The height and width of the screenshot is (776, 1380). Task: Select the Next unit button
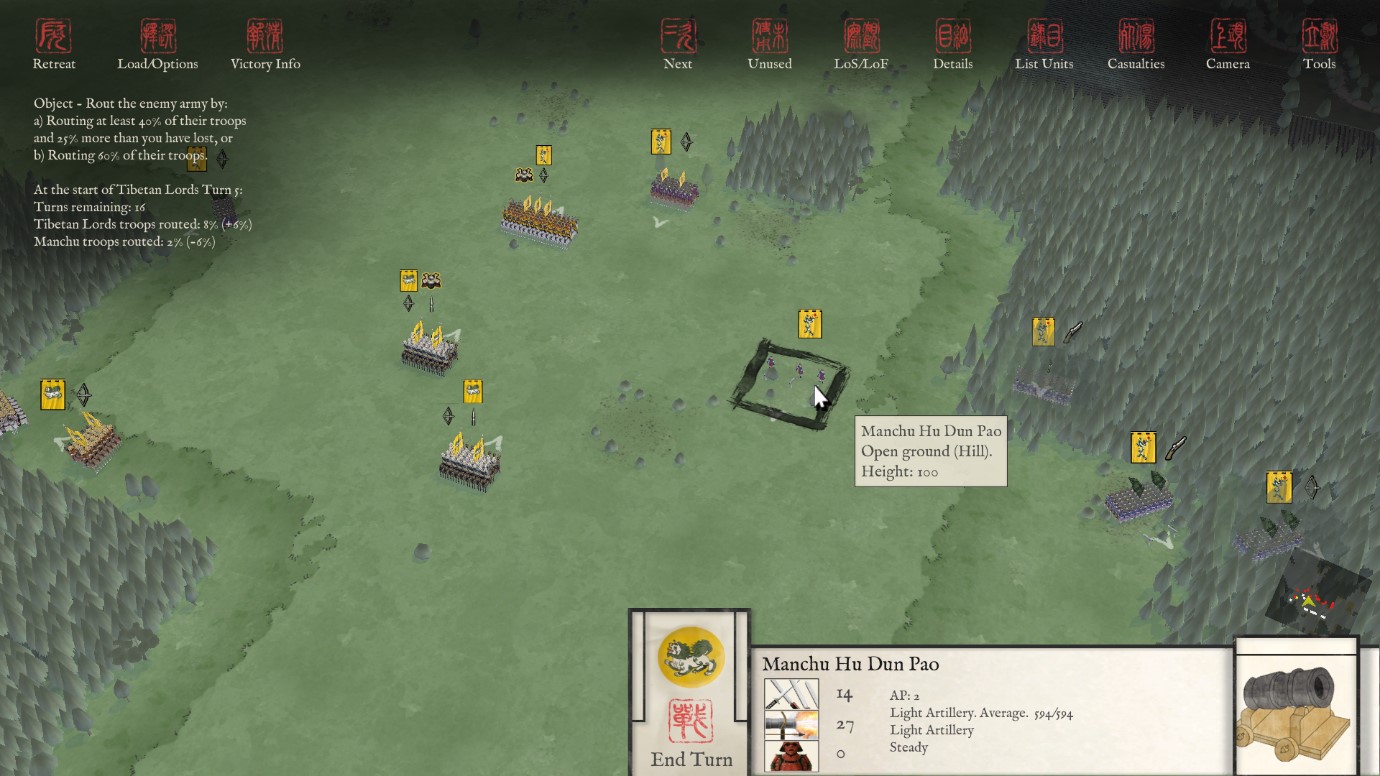tap(678, 45)
